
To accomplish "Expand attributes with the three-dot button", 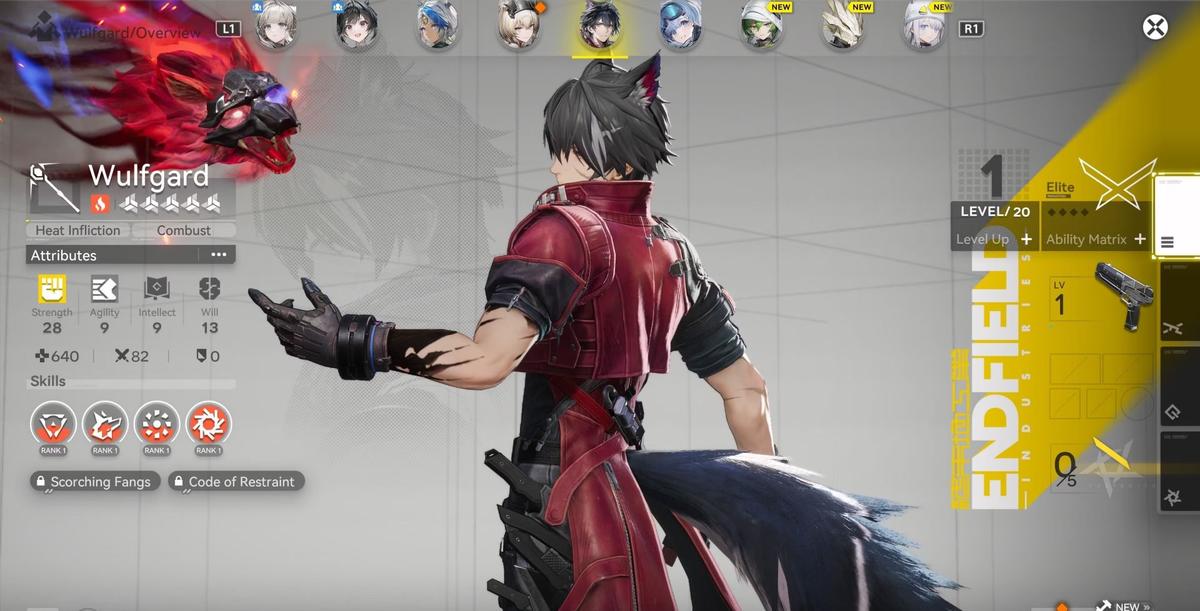I will 218,255.
